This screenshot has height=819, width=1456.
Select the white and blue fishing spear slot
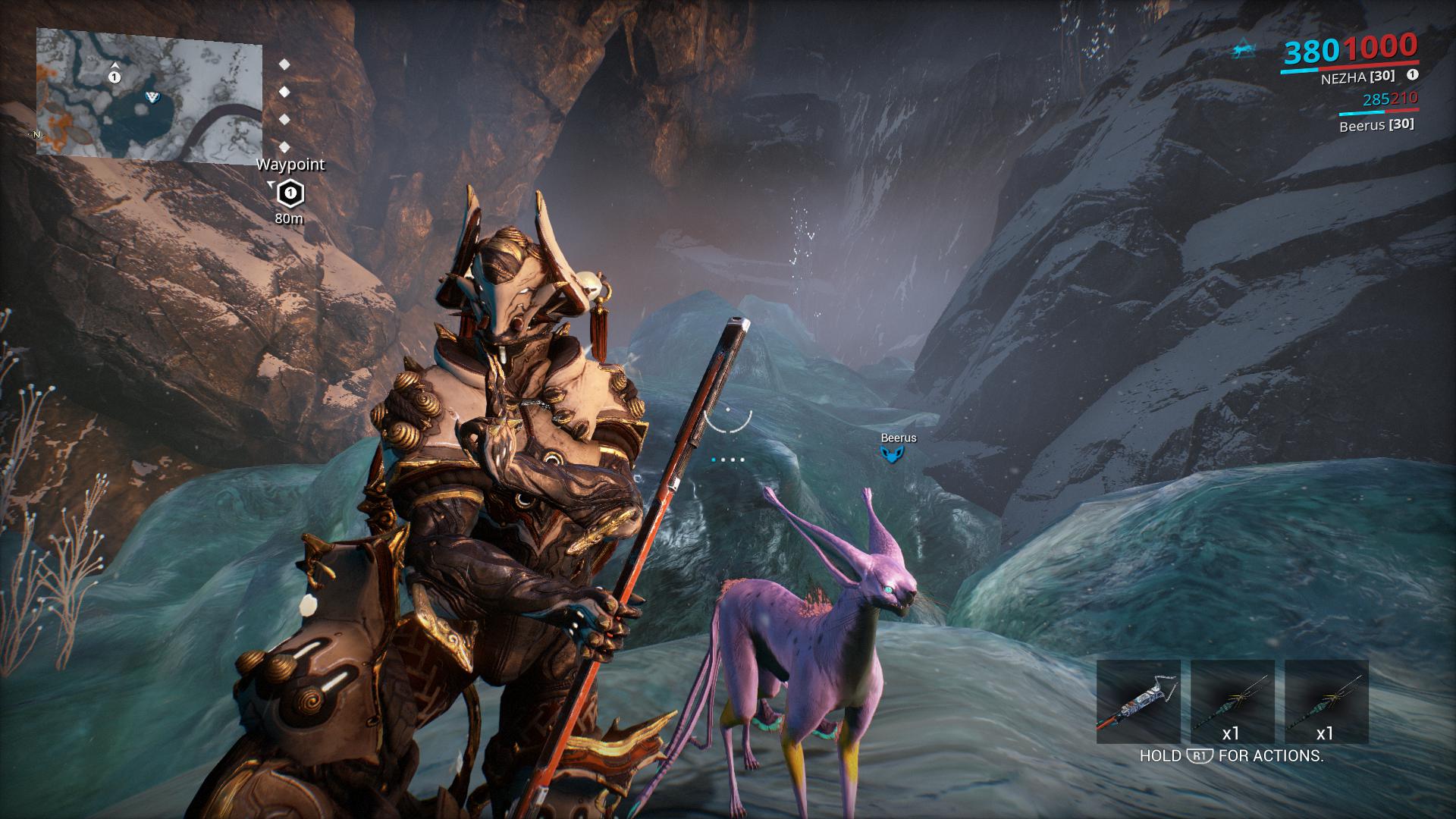[1138, 701]
